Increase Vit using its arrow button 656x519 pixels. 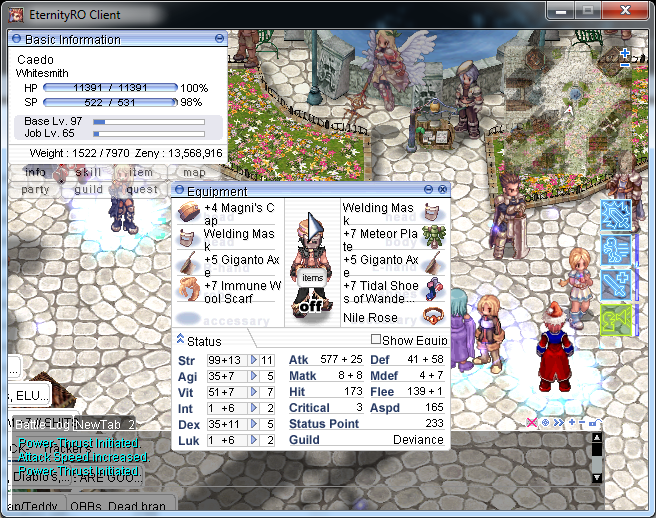point(254,392)
